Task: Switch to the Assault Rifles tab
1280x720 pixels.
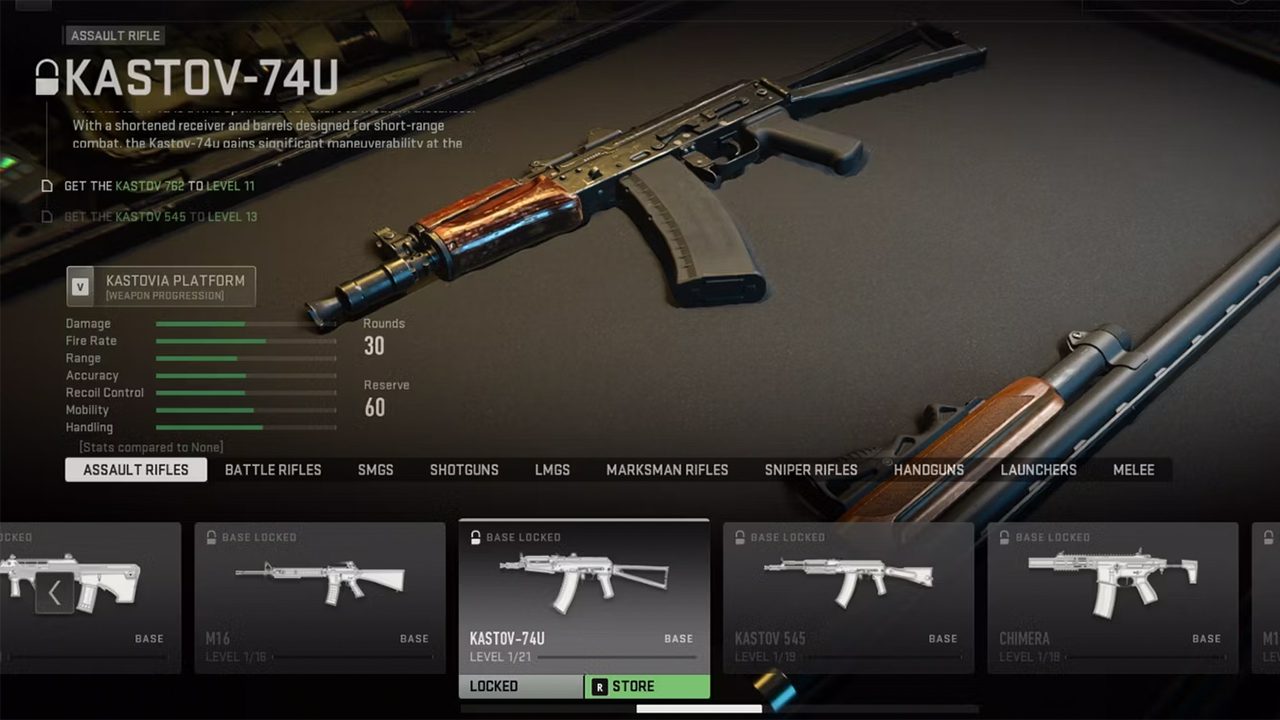Action: [x=136, y=470]
